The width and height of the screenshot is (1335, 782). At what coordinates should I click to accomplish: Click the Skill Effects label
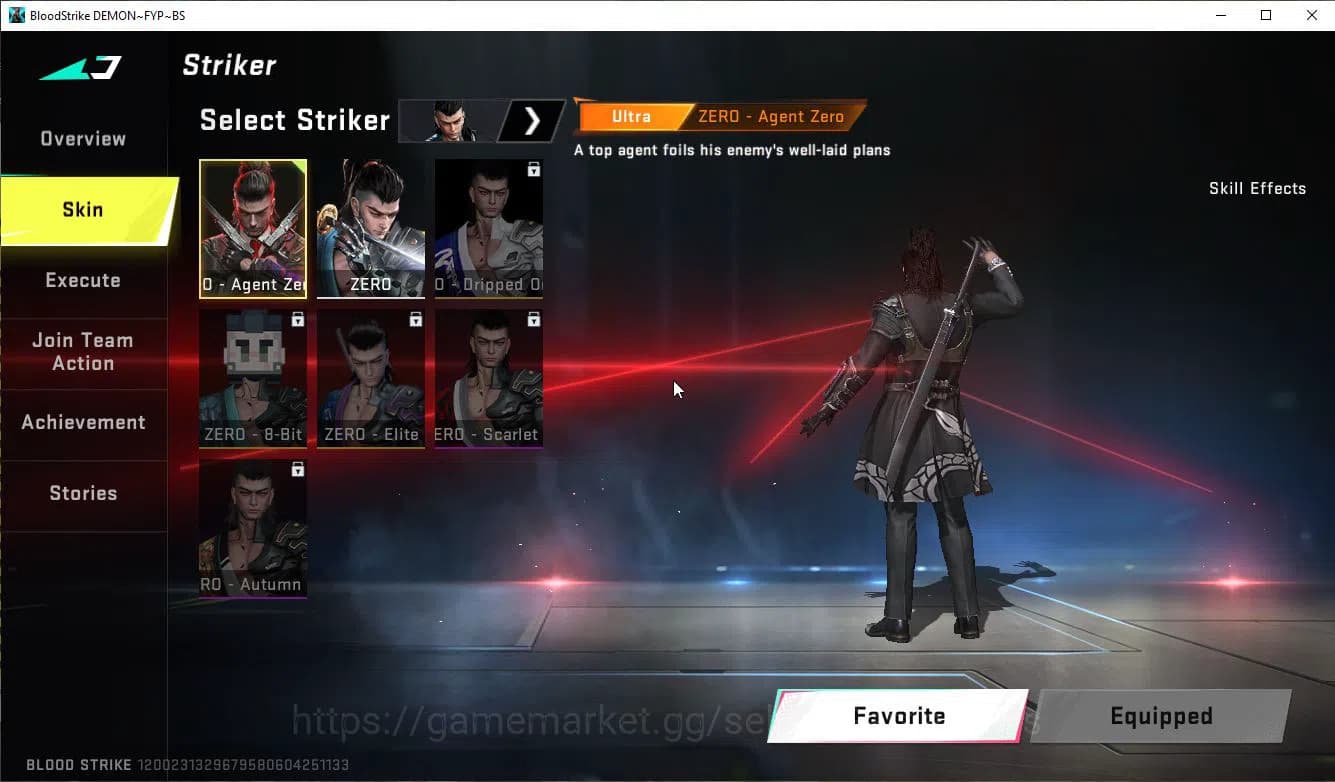coord(1257,188)
